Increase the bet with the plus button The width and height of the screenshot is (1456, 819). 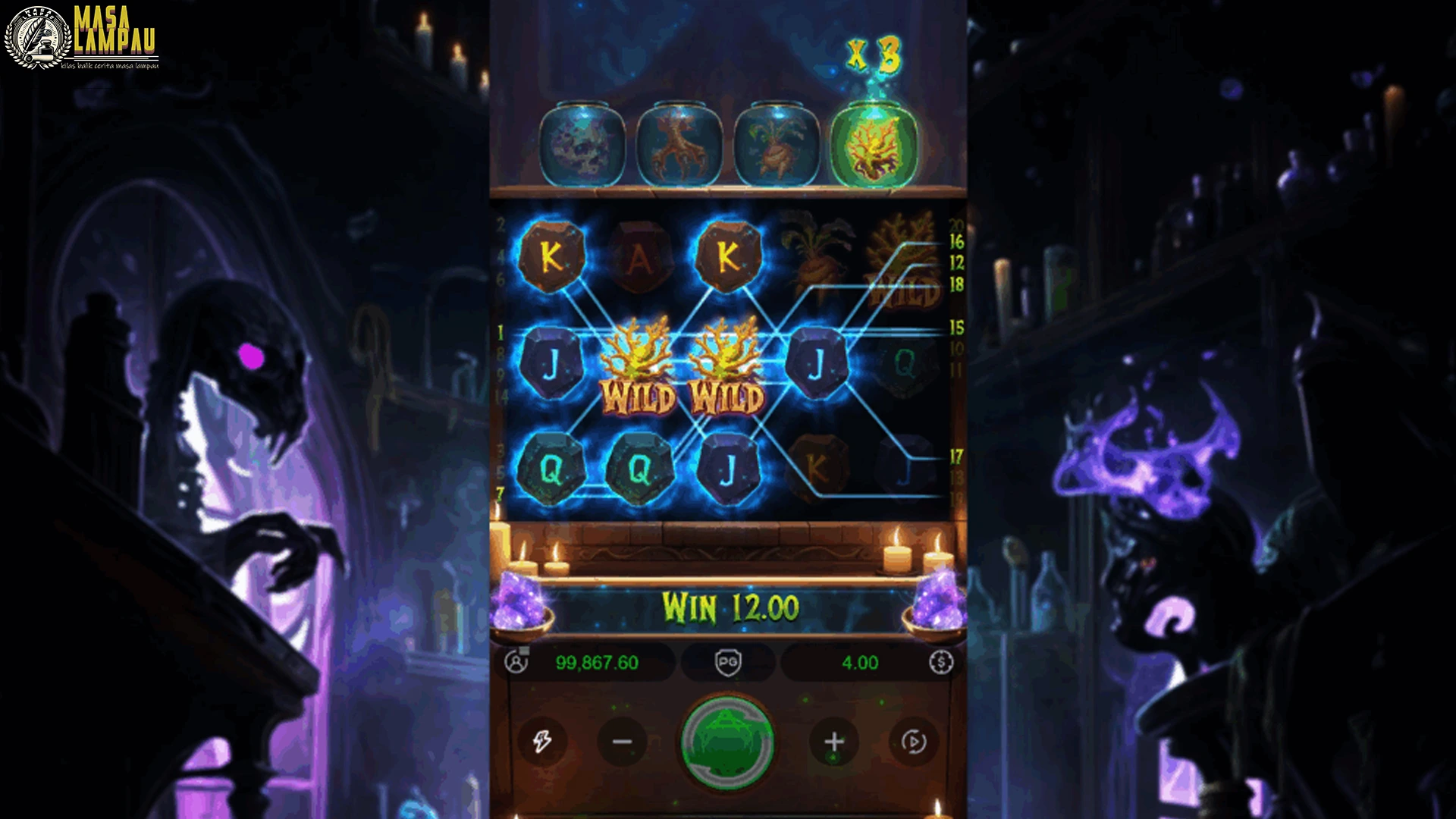click(x=834, y=743)
